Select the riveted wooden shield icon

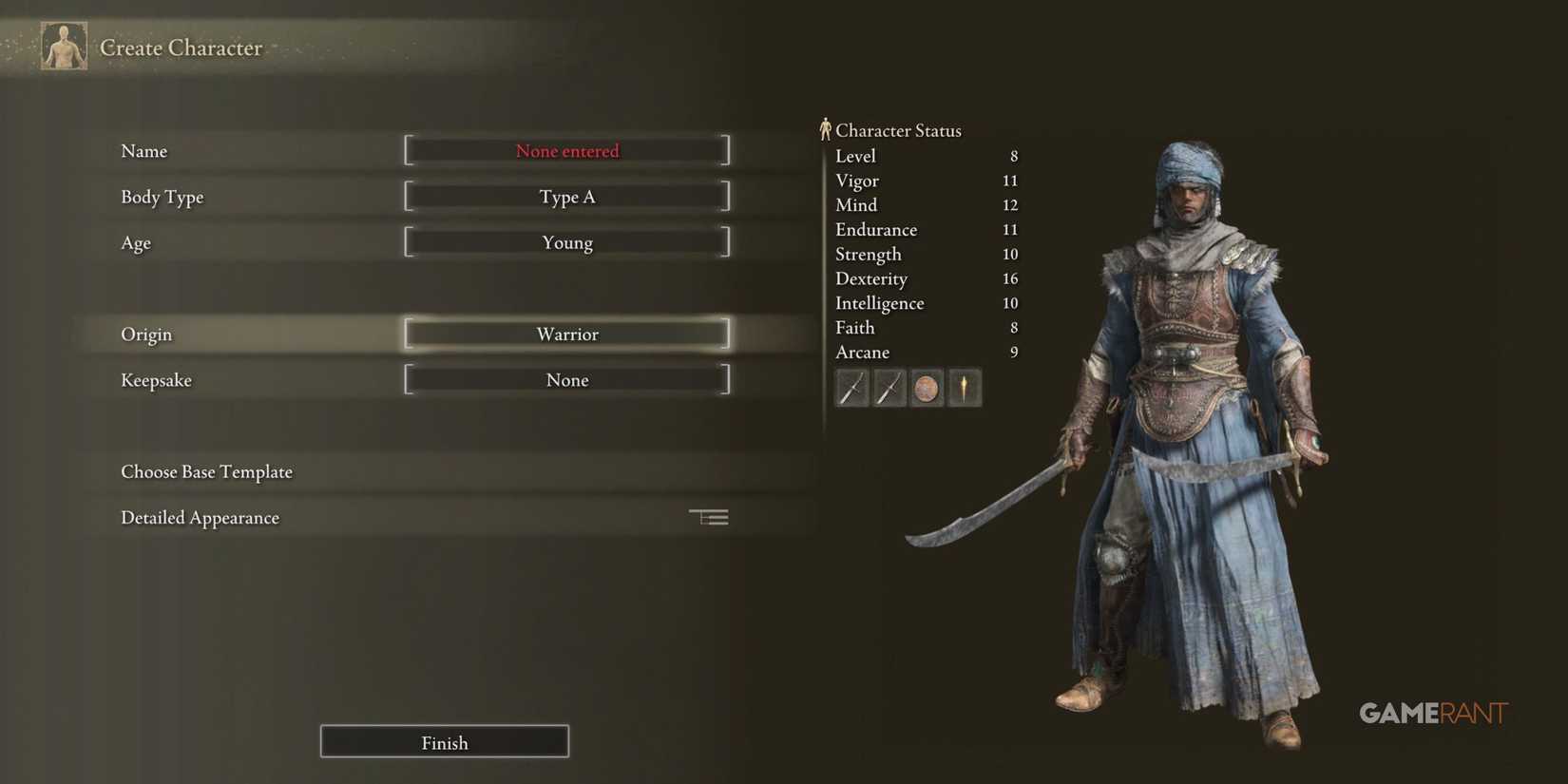click(927, 388)
